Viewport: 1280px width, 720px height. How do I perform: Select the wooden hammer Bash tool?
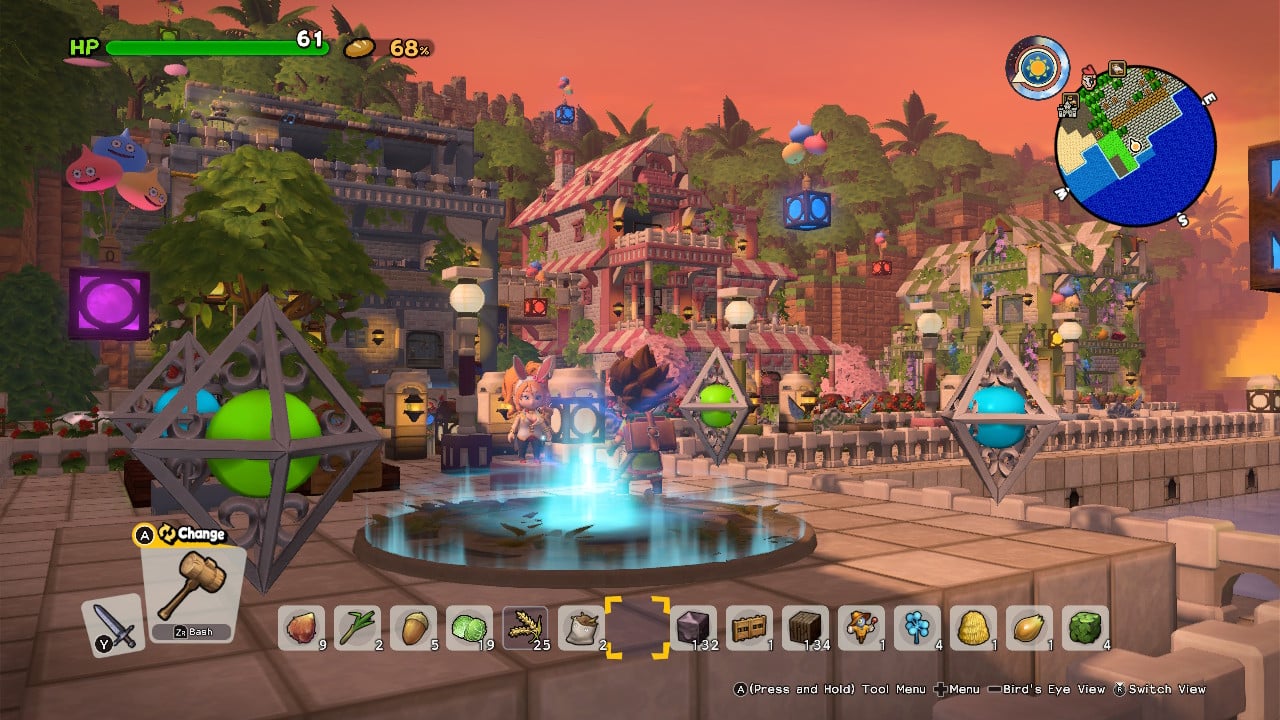pos(193,591)
